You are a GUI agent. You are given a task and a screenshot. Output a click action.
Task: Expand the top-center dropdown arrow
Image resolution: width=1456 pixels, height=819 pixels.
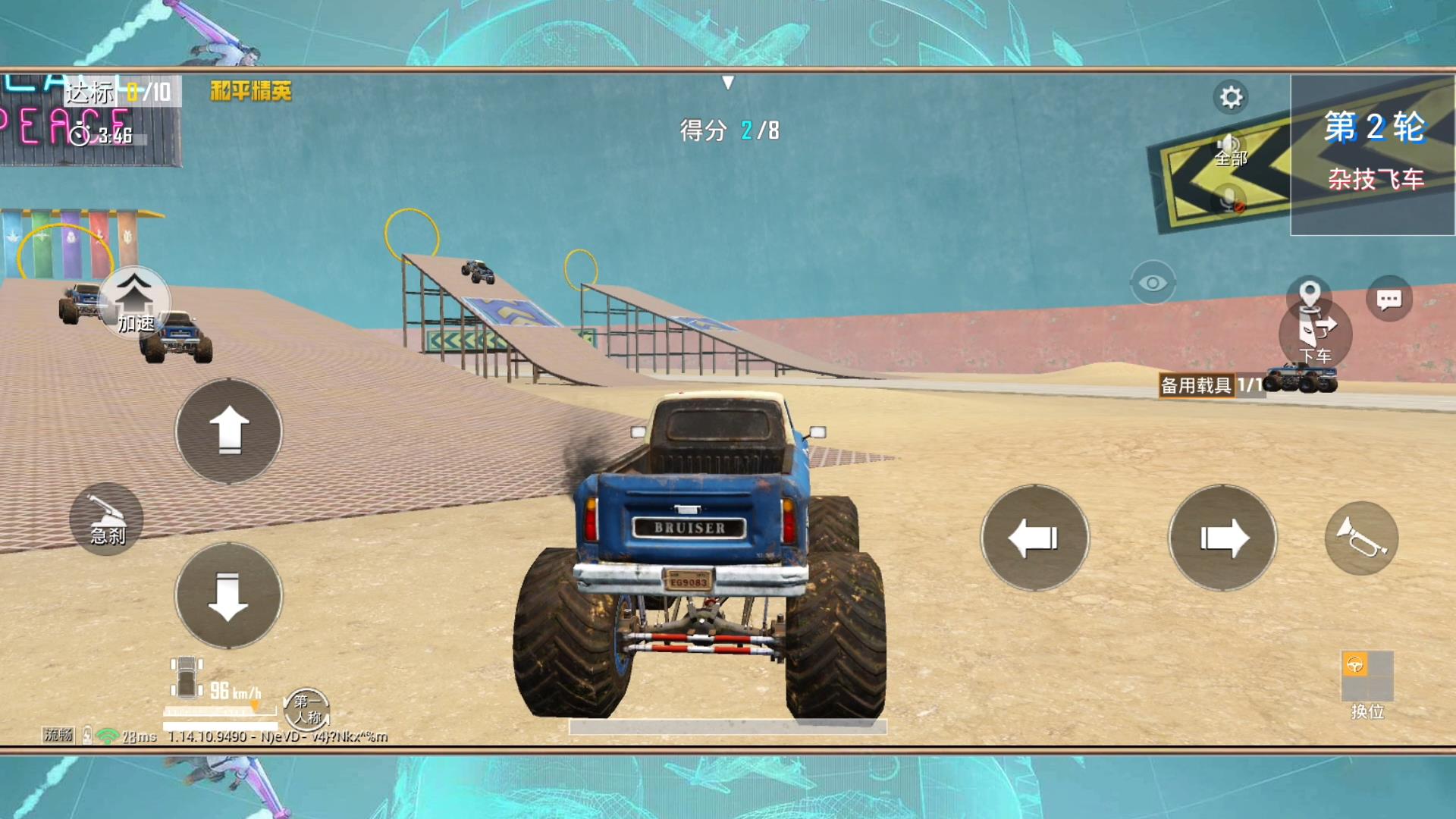pyautogui.click(x=728, y=82)
